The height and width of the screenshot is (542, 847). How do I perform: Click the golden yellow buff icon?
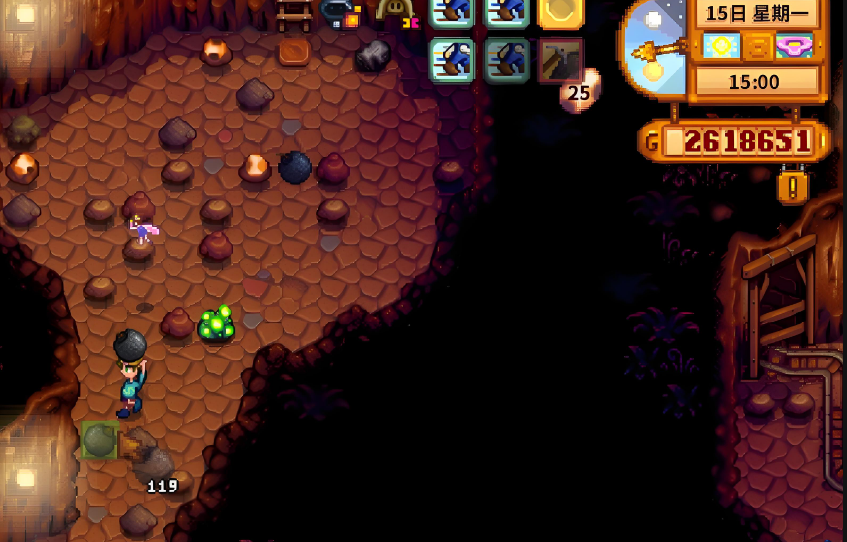click(561, 12)
